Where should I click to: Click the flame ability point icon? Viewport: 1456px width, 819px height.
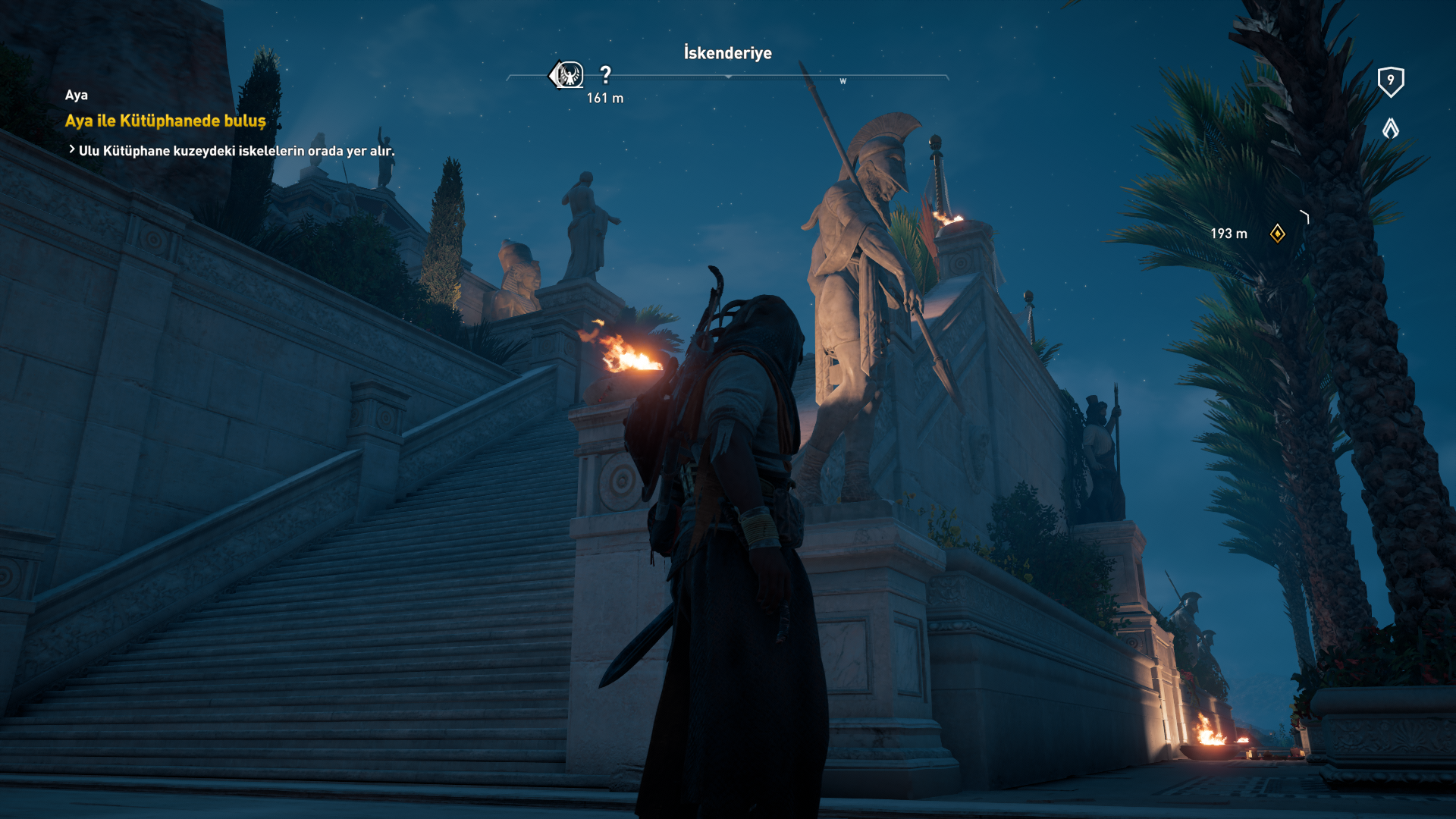click(x=1390, y=128)
